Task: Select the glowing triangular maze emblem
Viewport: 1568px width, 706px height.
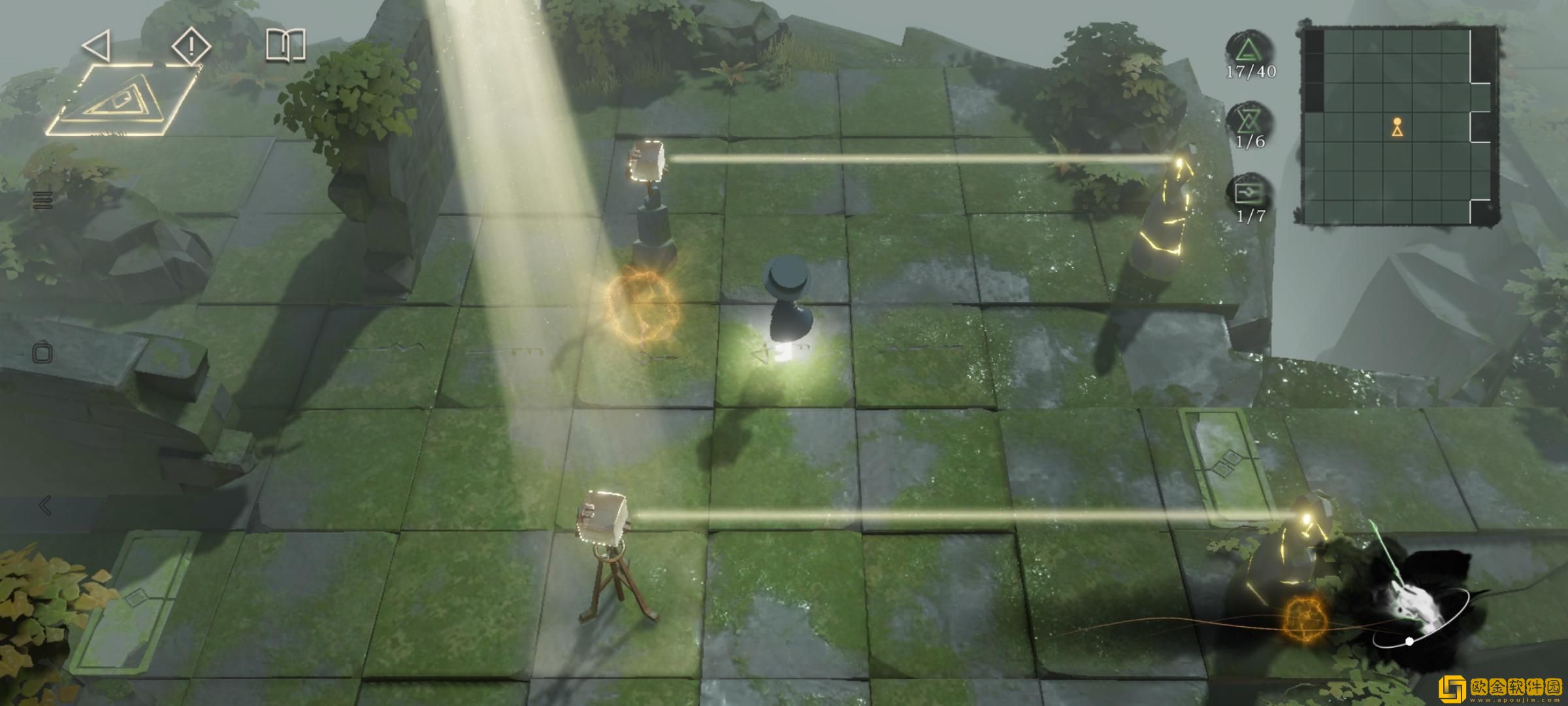Action: 122,101
